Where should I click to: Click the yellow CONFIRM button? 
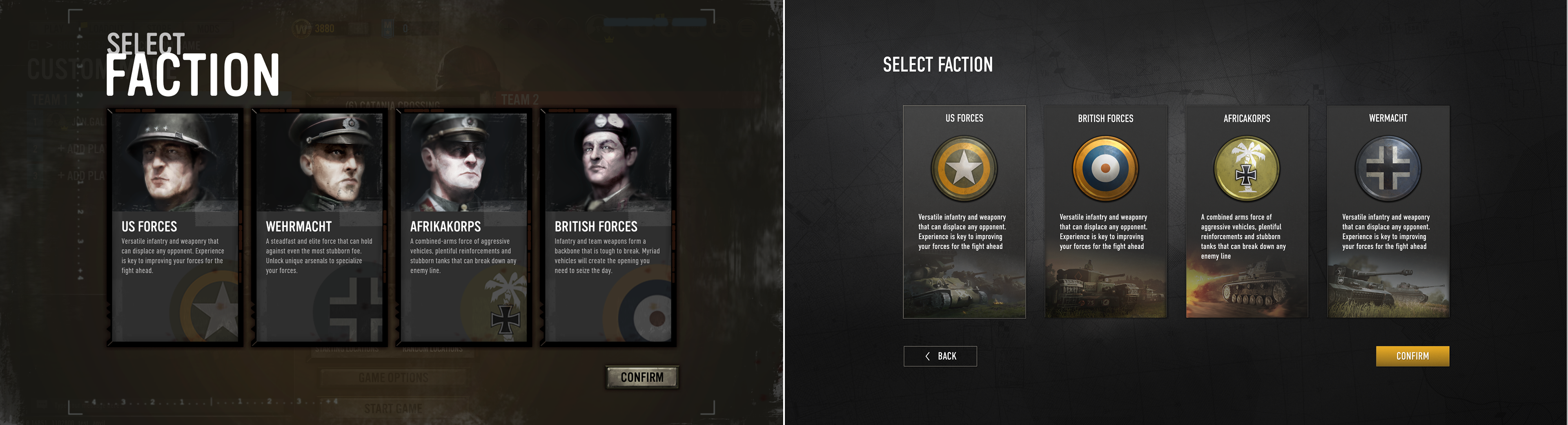tap(1412, 356)
